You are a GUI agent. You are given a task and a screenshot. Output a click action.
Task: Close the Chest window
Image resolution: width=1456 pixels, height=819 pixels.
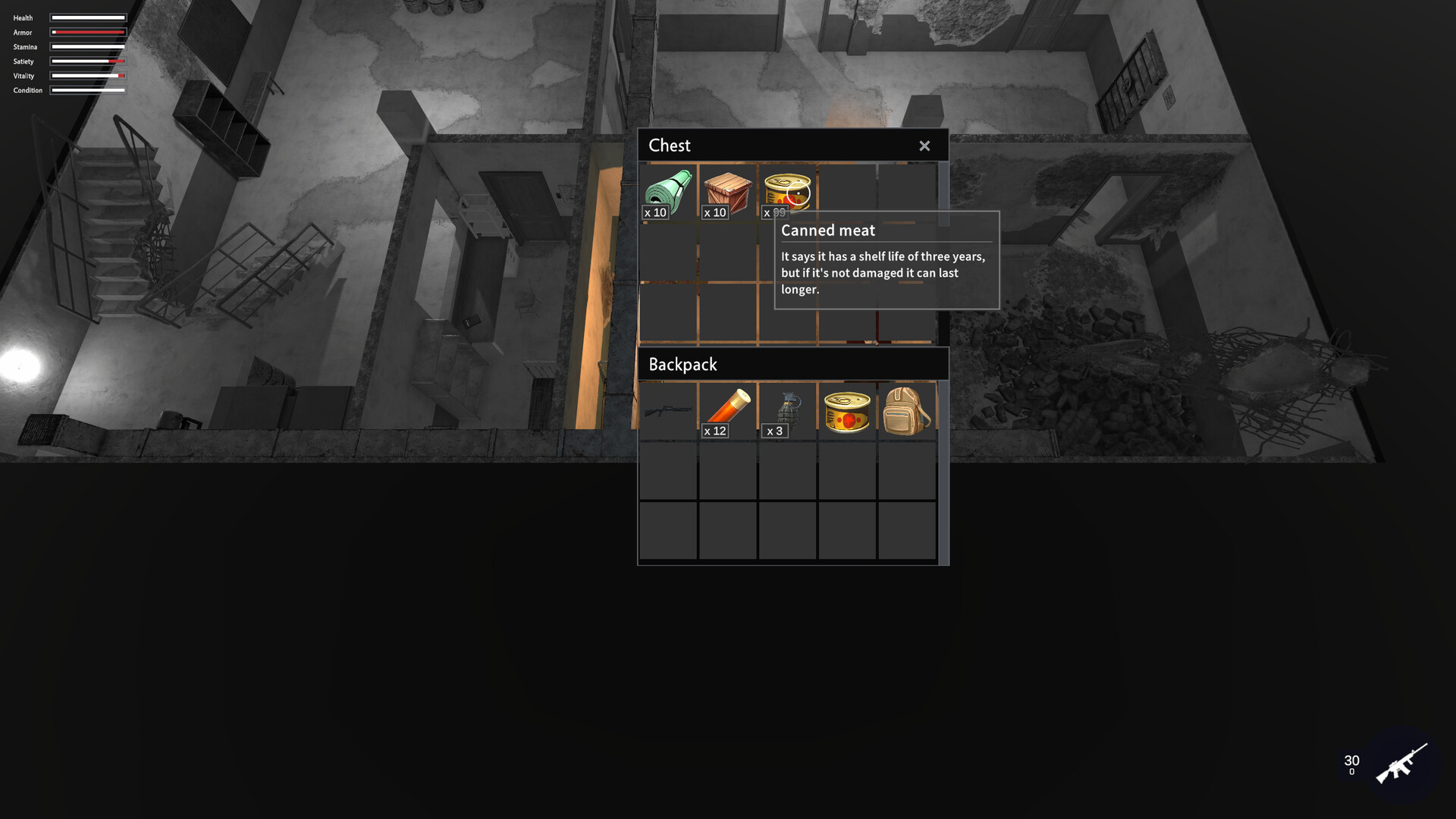coord(924,145)
